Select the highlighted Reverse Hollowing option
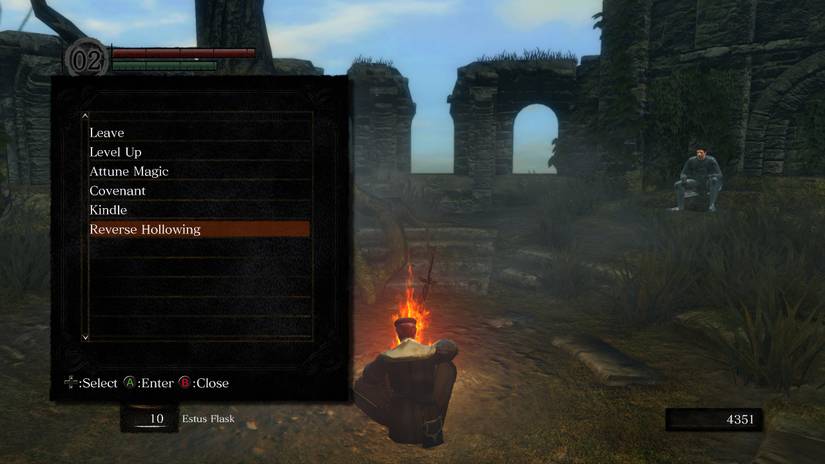Screen dimensions: 825x464 click(x=145, y=230)
